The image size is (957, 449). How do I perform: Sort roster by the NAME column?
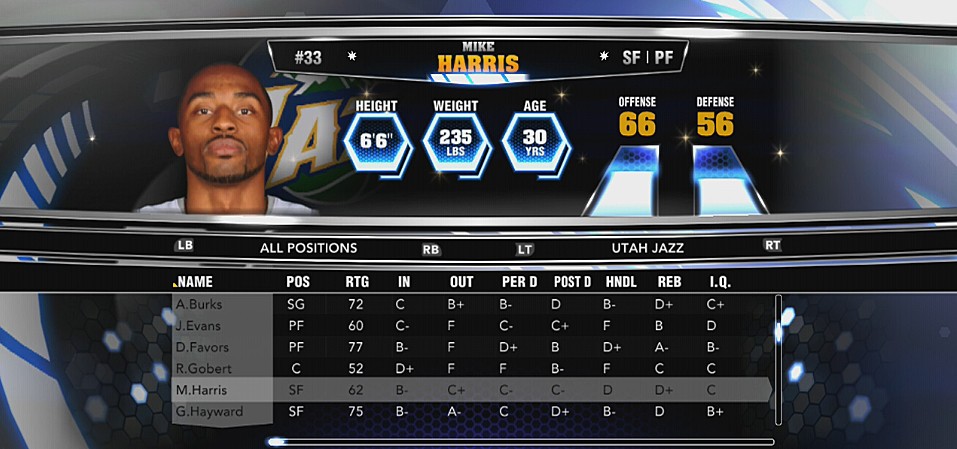pyautogui.click(x=194, y=282)
